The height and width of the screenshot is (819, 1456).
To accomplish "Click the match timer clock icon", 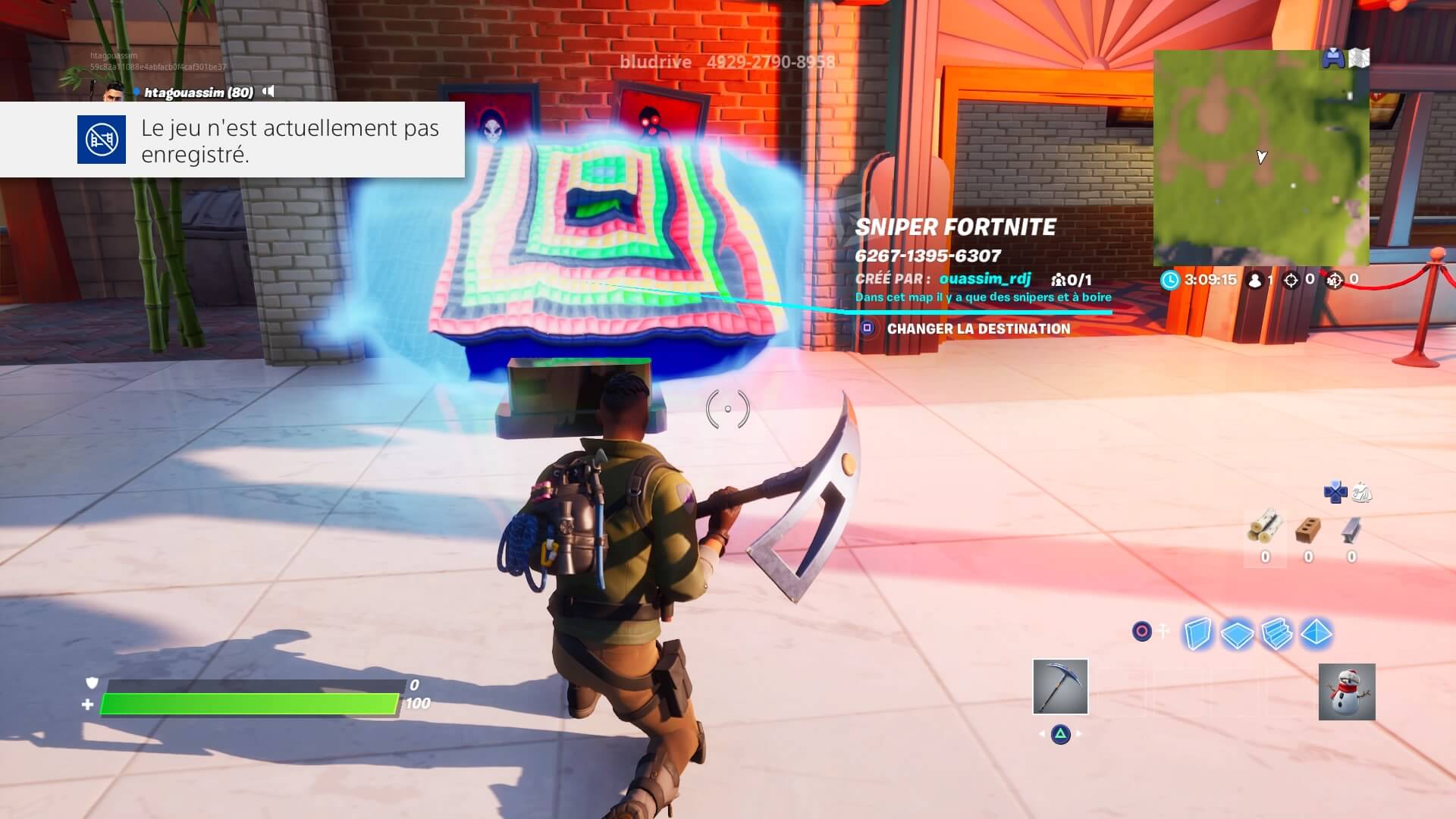I will [x=1171, y=281].
